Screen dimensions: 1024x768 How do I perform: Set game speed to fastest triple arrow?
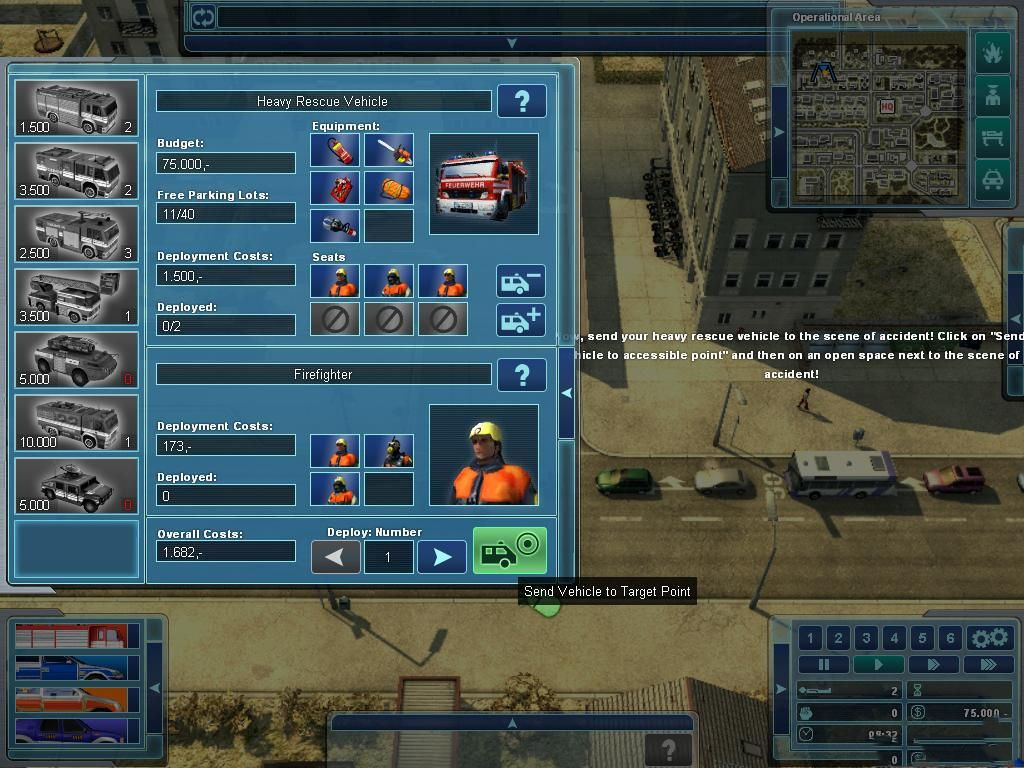tap(989, 664)
